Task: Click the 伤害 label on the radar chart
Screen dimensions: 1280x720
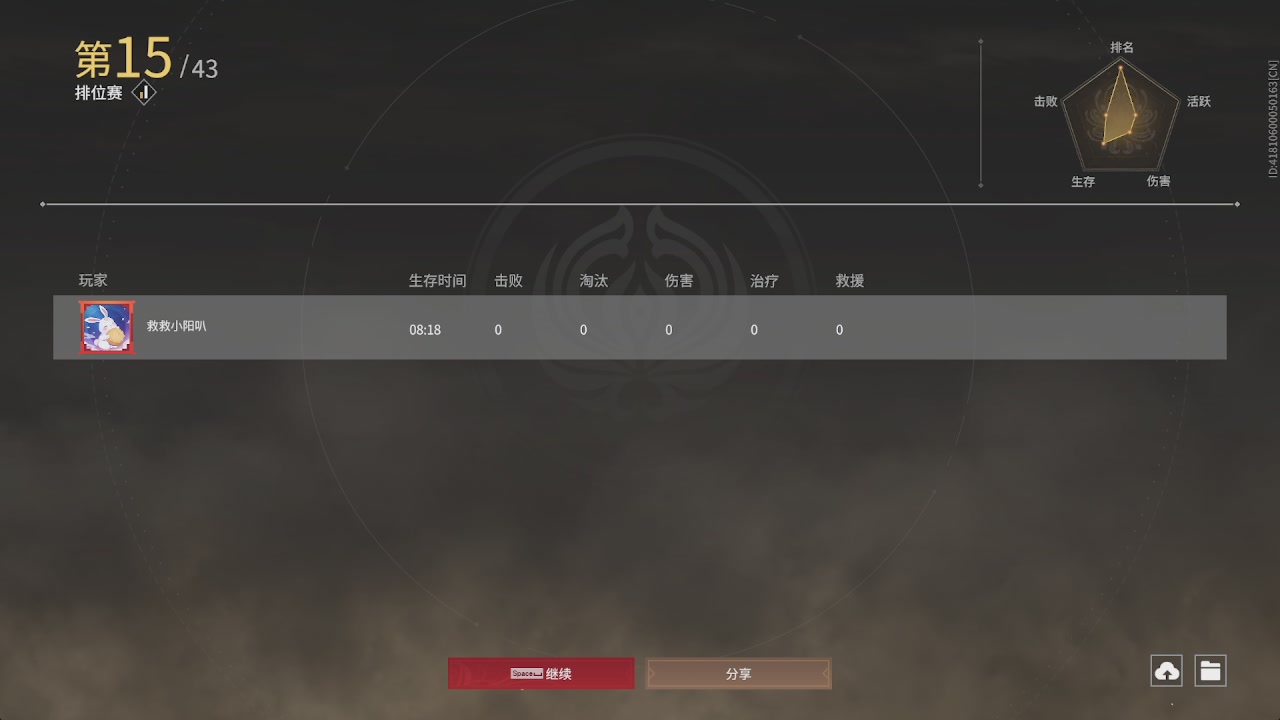Action: tap(1161, 182)
